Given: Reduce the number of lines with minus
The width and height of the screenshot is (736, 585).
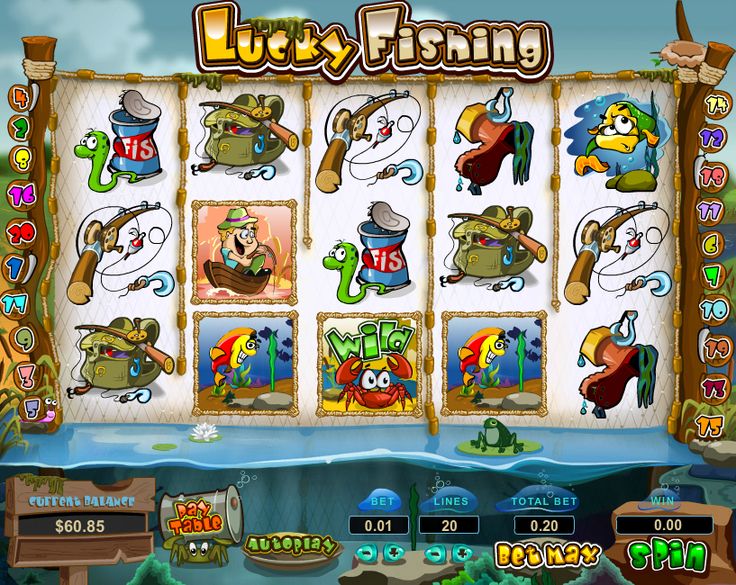Looking at the screenshot, I should tap(433, 552).
